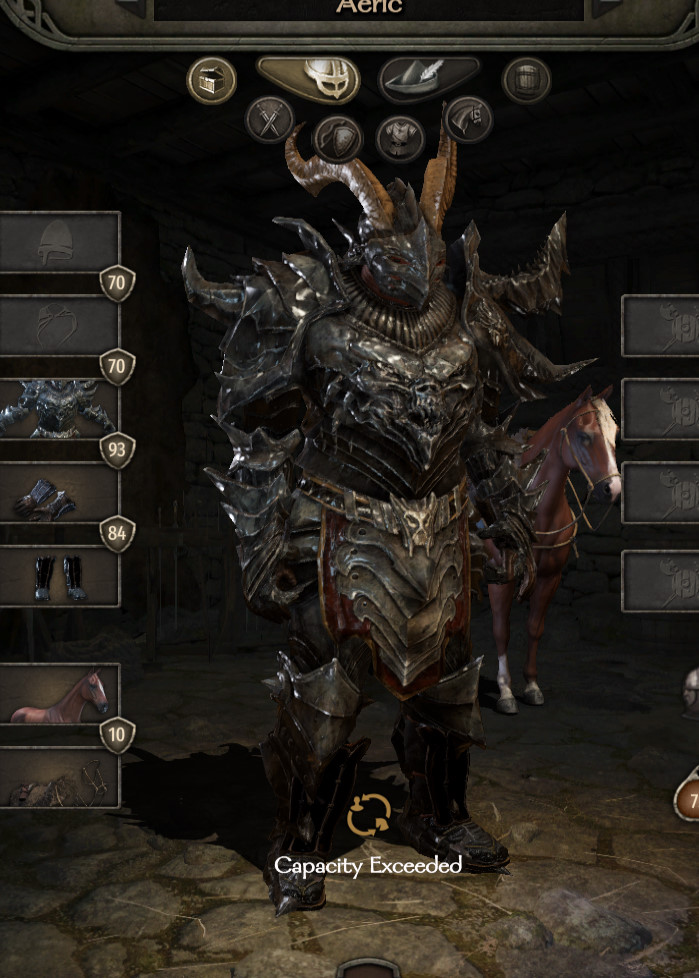Open the barrel goods filter
699x978 pixels.
tap(527, 80)
